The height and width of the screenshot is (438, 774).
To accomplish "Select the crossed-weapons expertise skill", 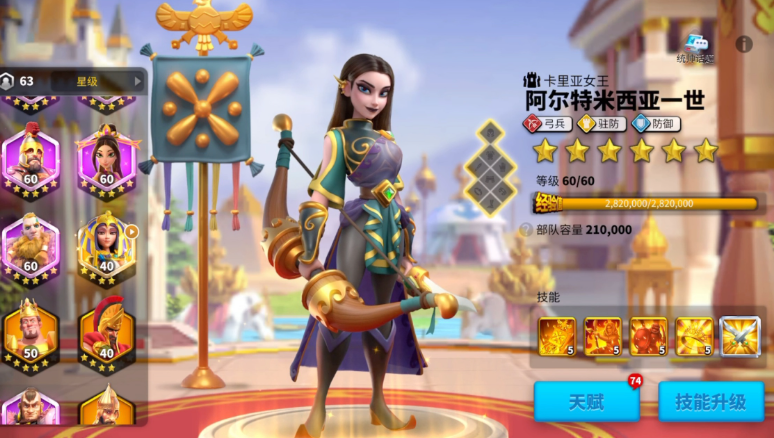I will 740,337.
